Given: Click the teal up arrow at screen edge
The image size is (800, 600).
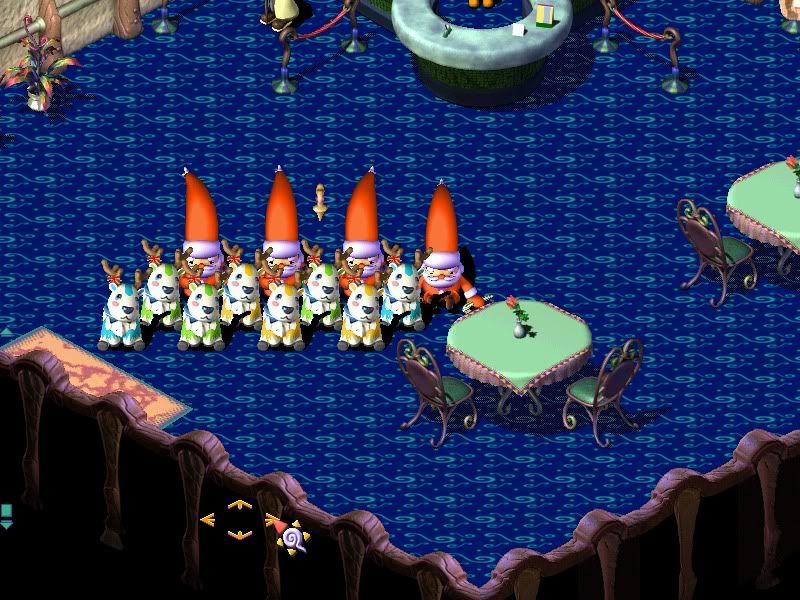Looking at the screenshot, I should (5, 331).
